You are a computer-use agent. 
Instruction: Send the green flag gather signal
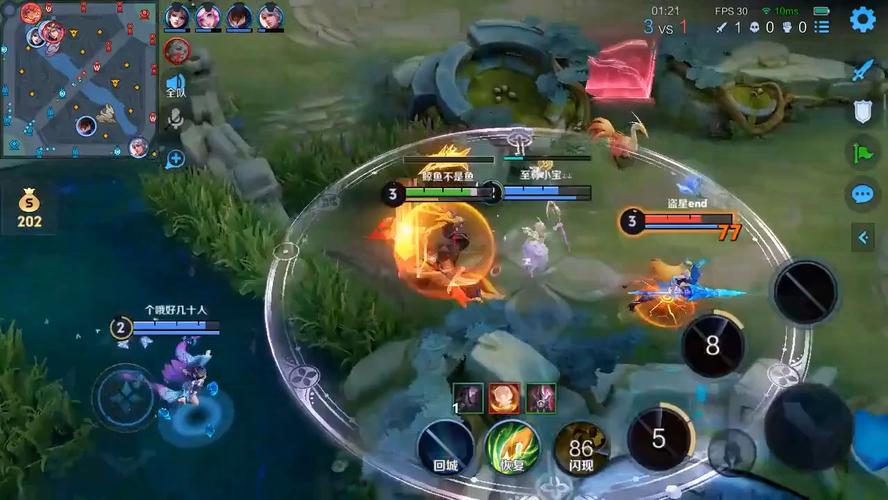click(x=863, y=153)
